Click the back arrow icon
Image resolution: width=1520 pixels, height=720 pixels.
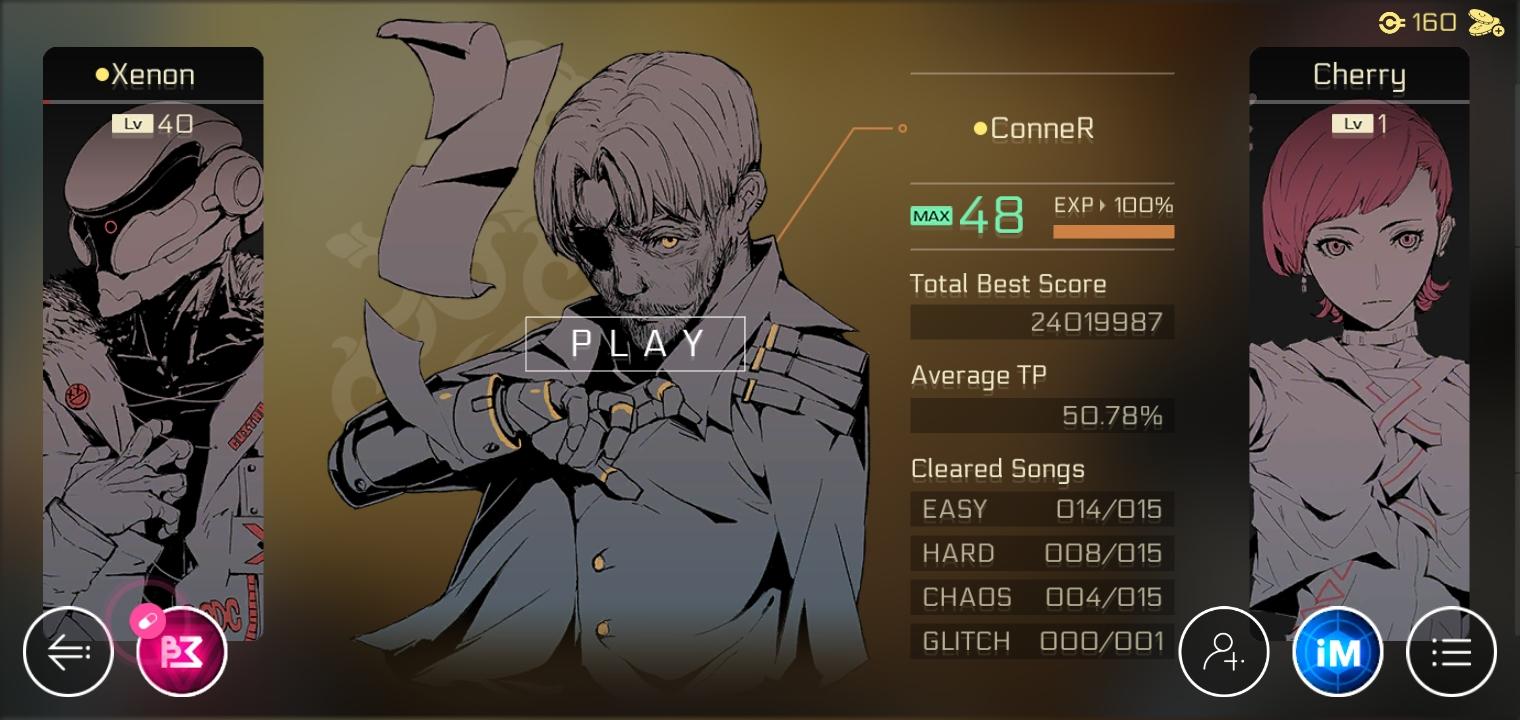click(68, 651)
